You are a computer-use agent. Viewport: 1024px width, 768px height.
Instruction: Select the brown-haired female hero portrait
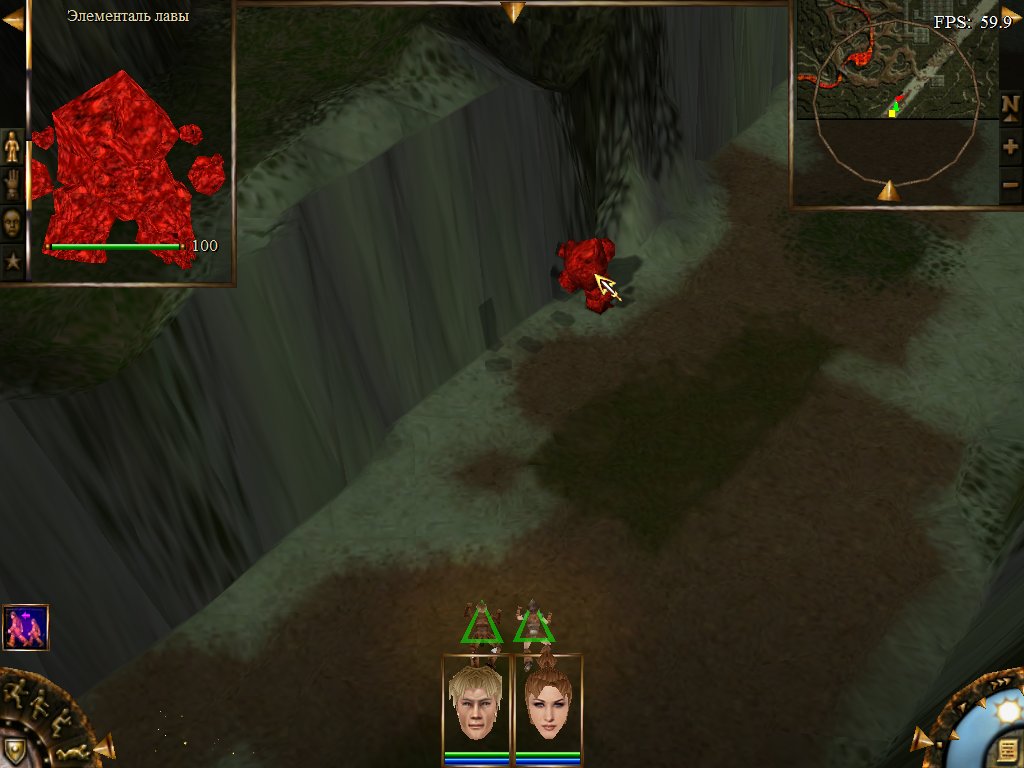[x=547, y=702]
